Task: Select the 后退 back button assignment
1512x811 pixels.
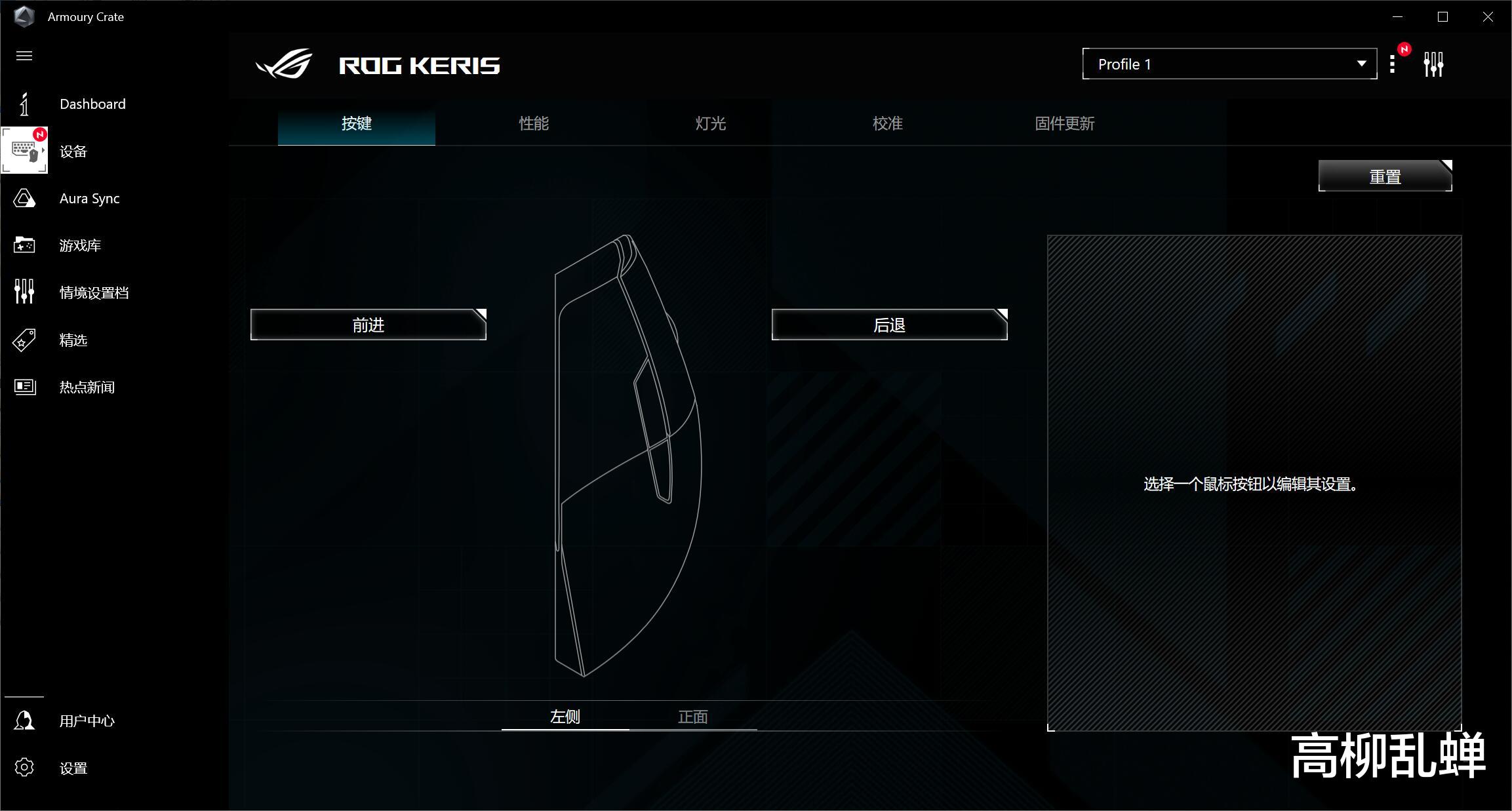Action: click(889, 325)
